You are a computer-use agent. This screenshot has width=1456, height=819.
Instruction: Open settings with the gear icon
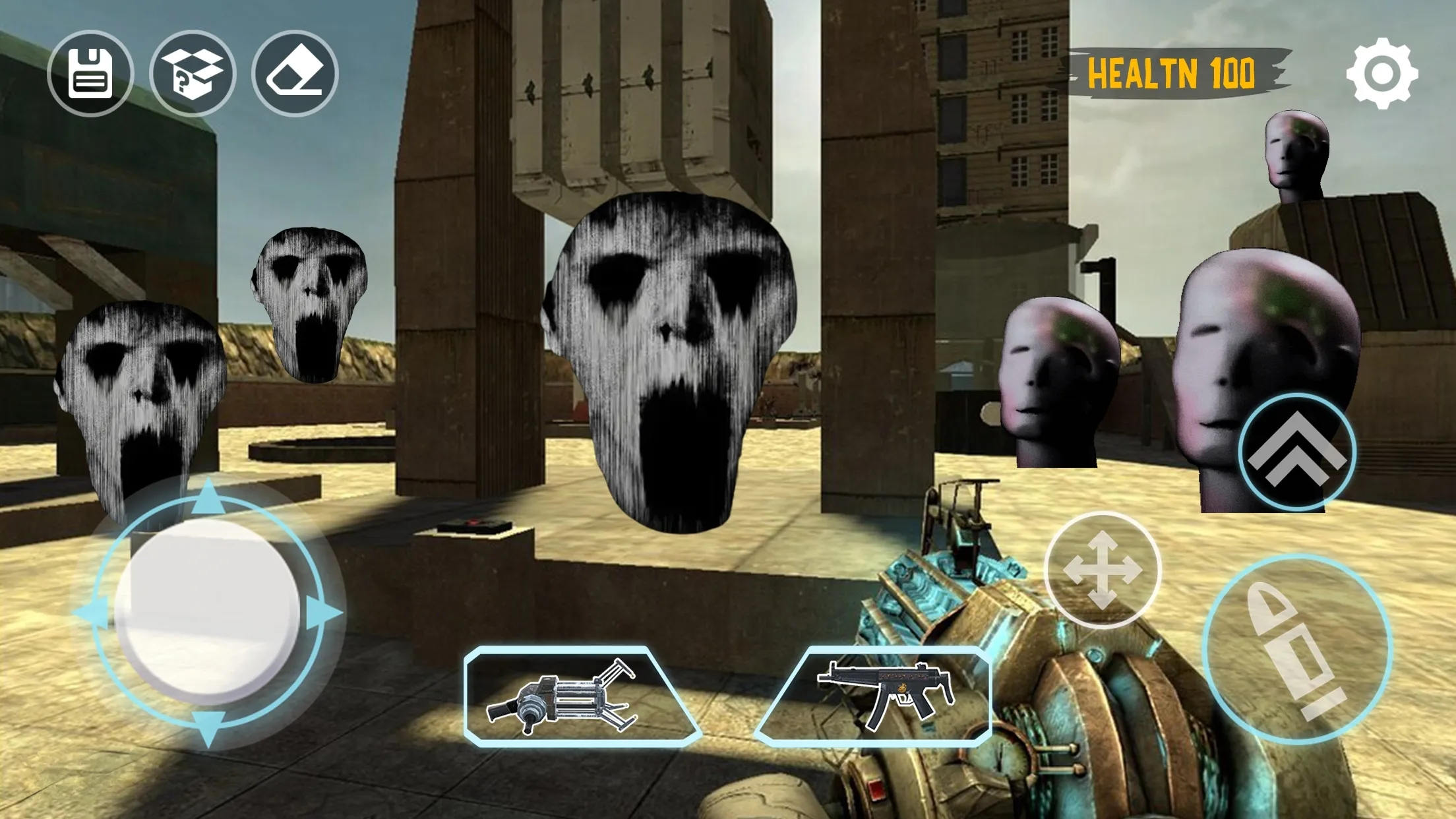tap(1382, 73)
